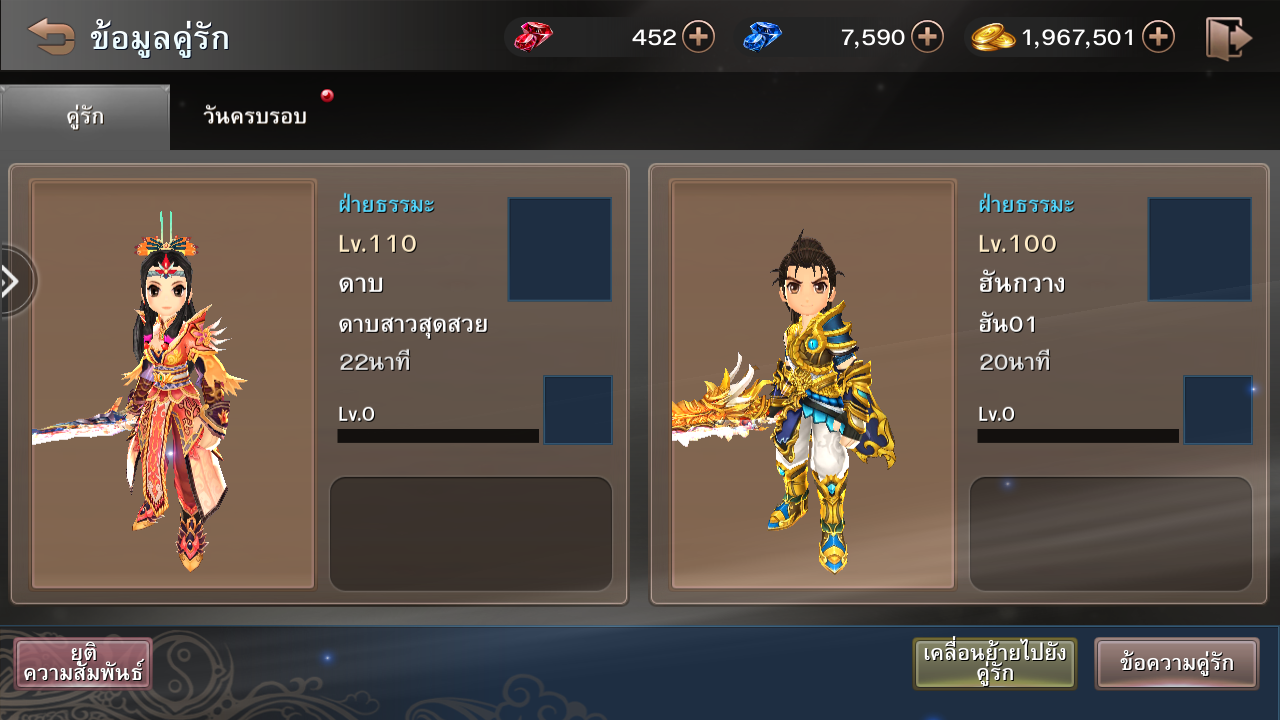Exit via the door icon

[x=1228, y=38]
